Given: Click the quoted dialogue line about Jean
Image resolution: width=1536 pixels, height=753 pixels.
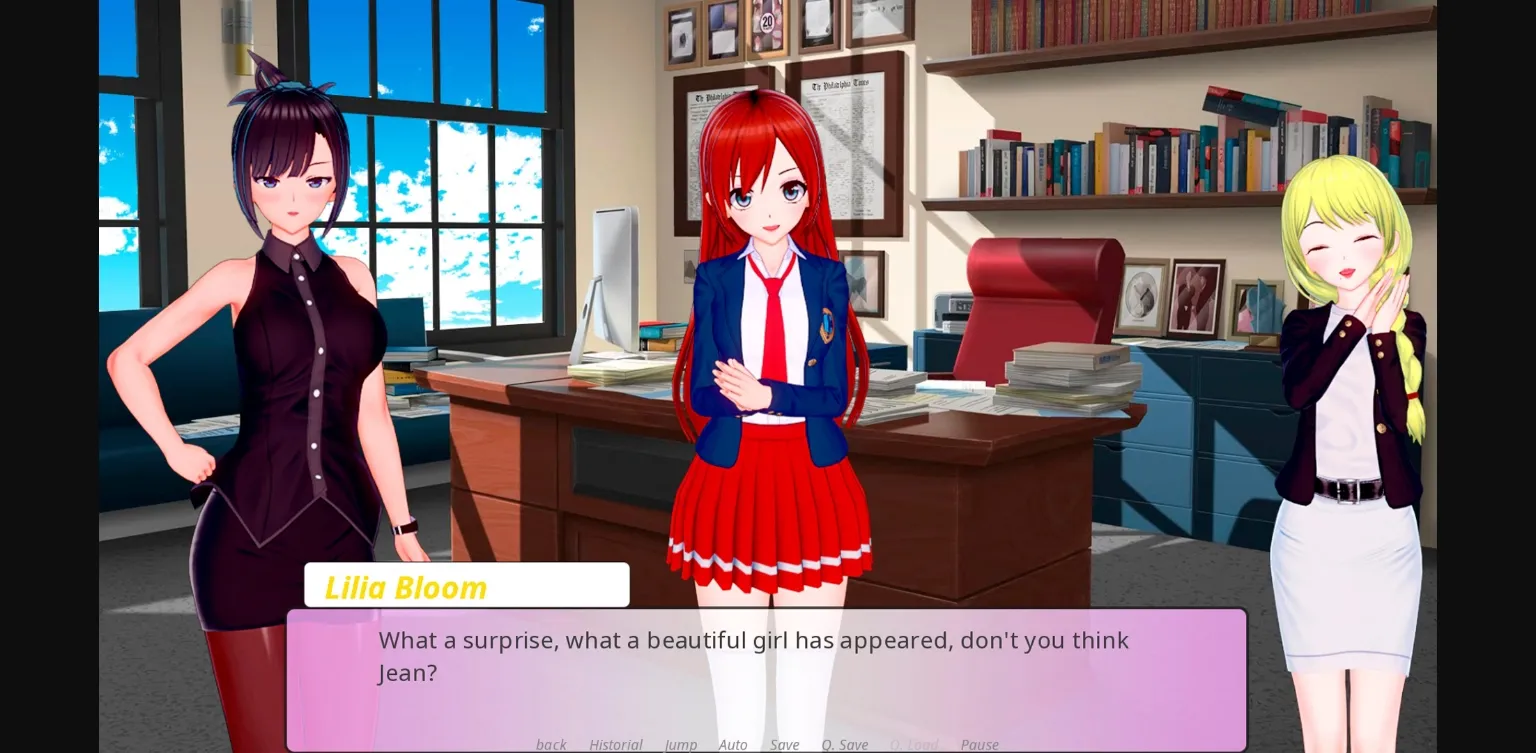Looking at the screenshot, I should tap(753, 640).
